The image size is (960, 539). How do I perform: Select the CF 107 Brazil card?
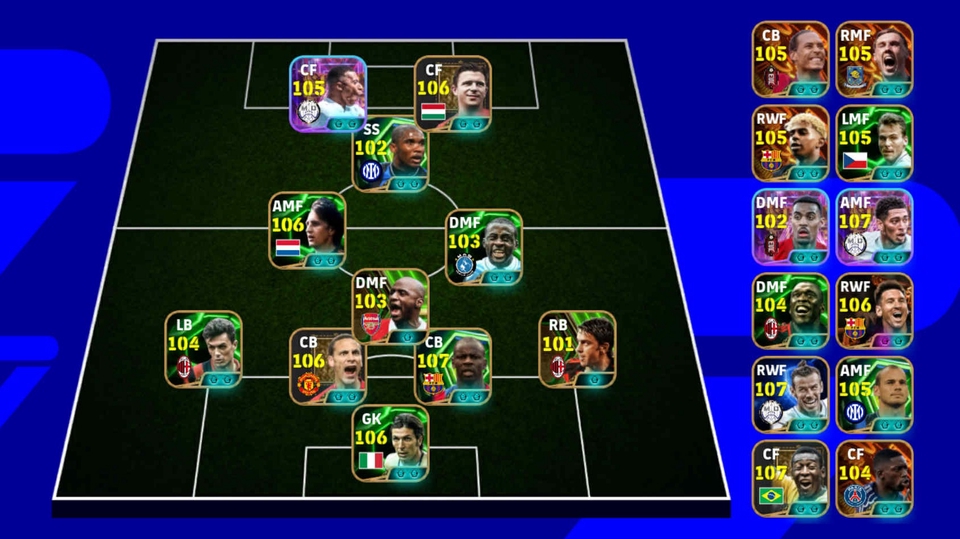click(x=790, y=479)
